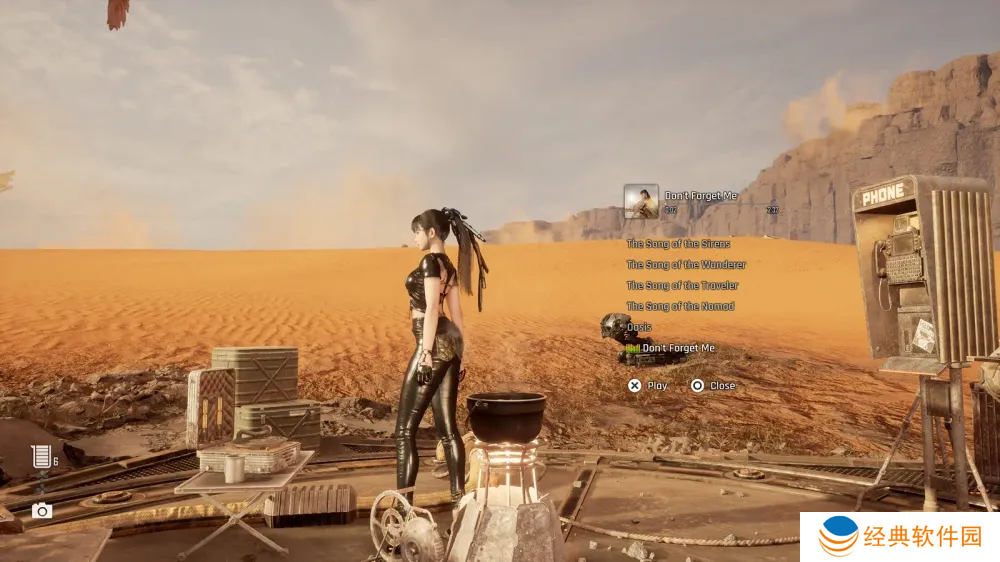Viewport: 1000px width, 562px height.
Task: Select the Oasis track in the list
Action: pyautogui.click(x=639, y=327)
